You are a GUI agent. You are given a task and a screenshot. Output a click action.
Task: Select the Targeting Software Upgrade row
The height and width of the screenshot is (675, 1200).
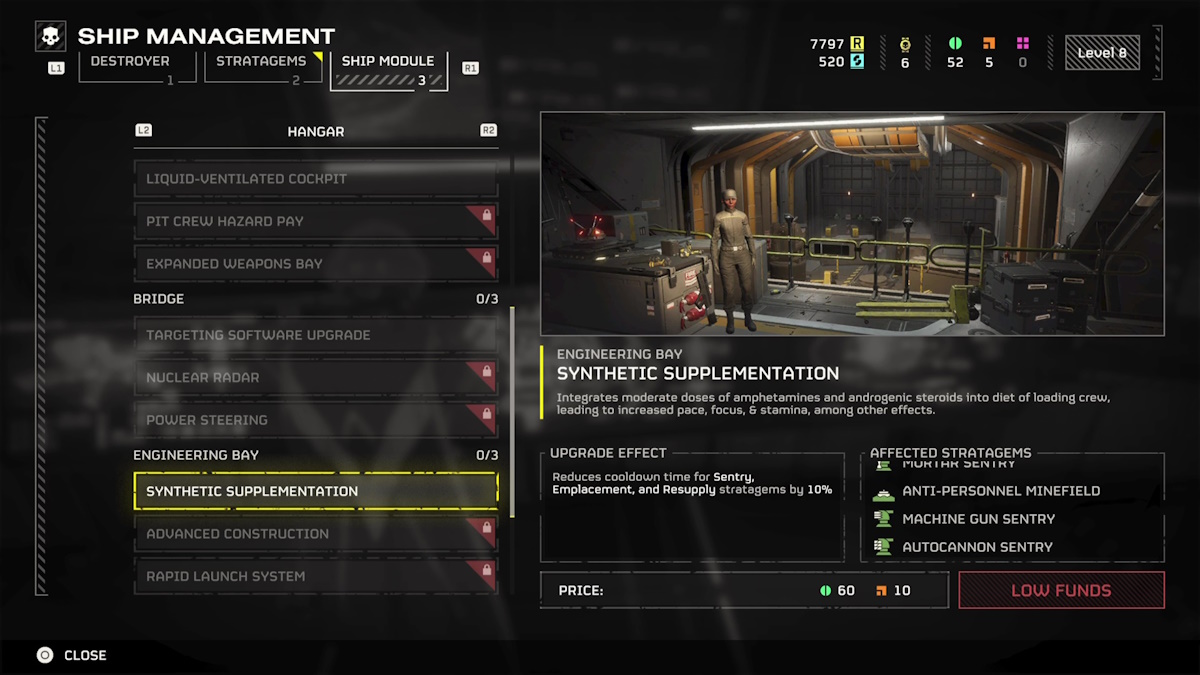[315, 335]
